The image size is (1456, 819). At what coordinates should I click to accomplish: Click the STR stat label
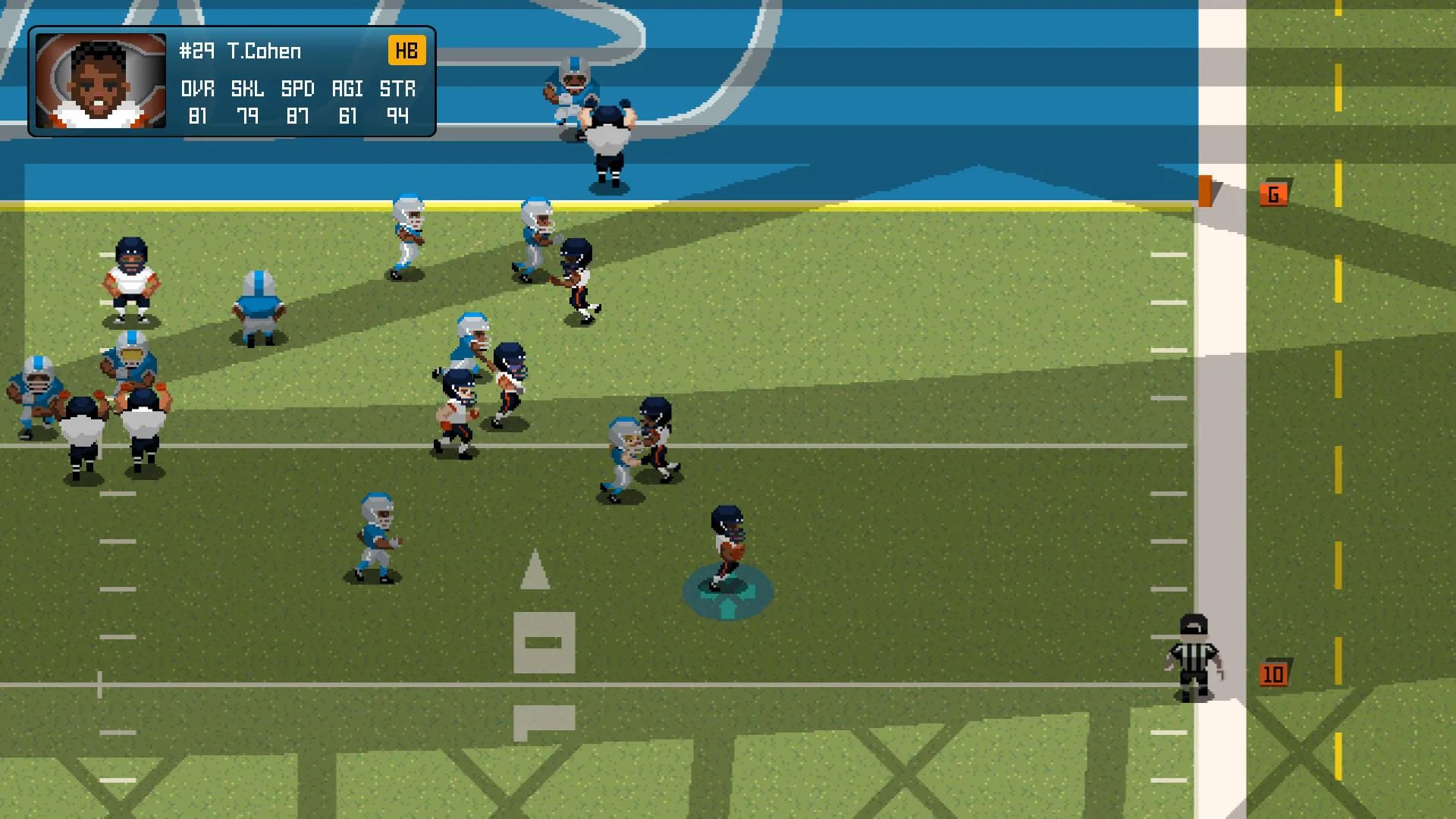tap(397, 88)
